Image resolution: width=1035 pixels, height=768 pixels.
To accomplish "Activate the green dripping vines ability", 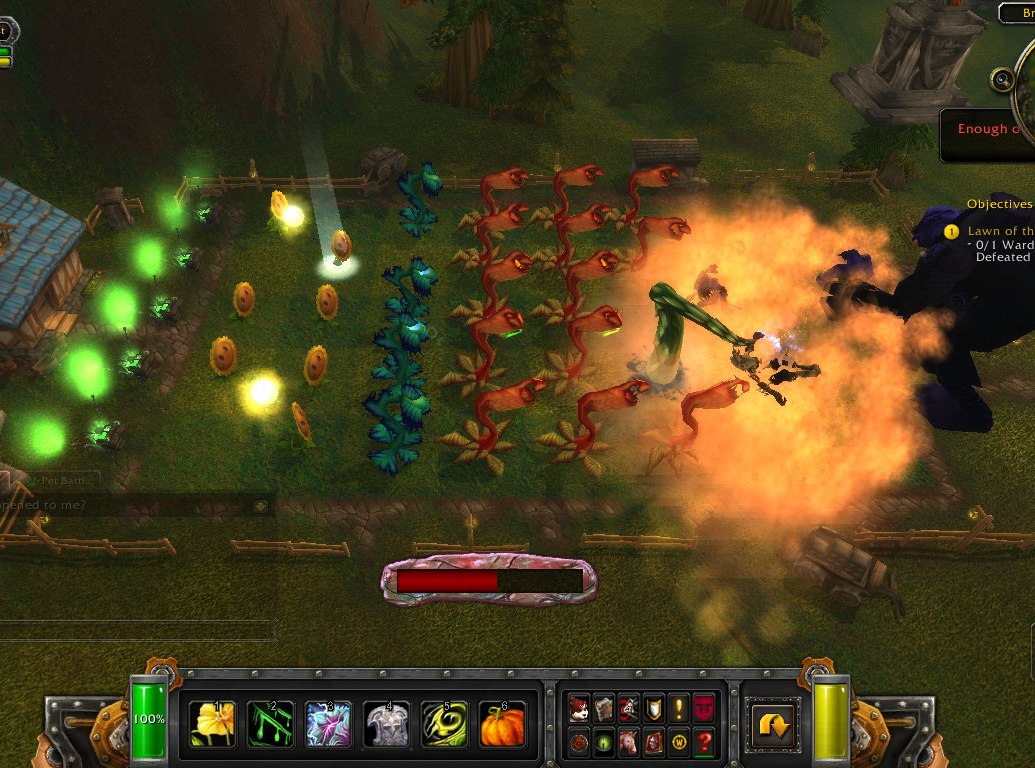I will click(271, 723).
